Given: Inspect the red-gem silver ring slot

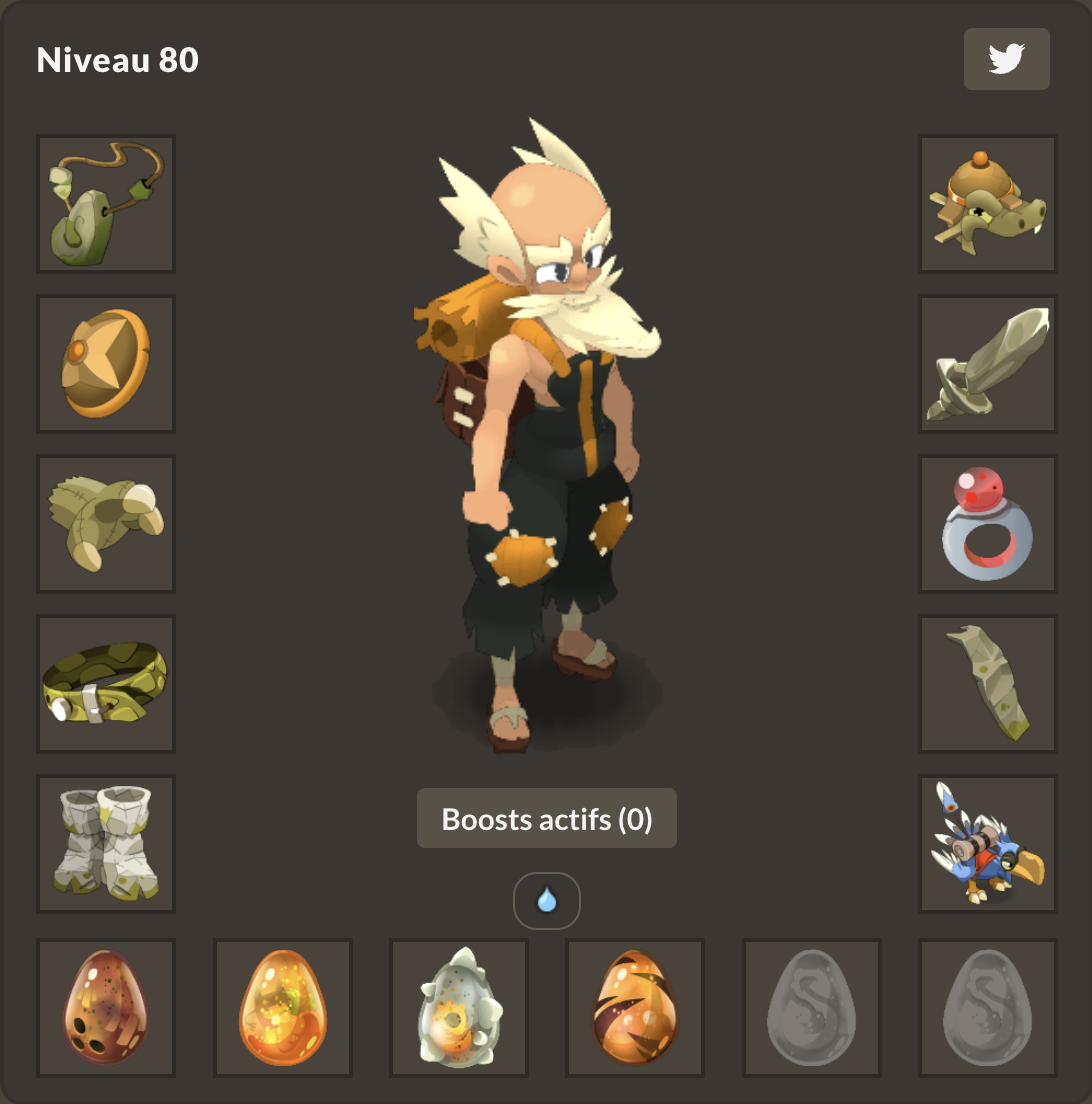Looking at the screenshot, I should (x=988, y=524).
